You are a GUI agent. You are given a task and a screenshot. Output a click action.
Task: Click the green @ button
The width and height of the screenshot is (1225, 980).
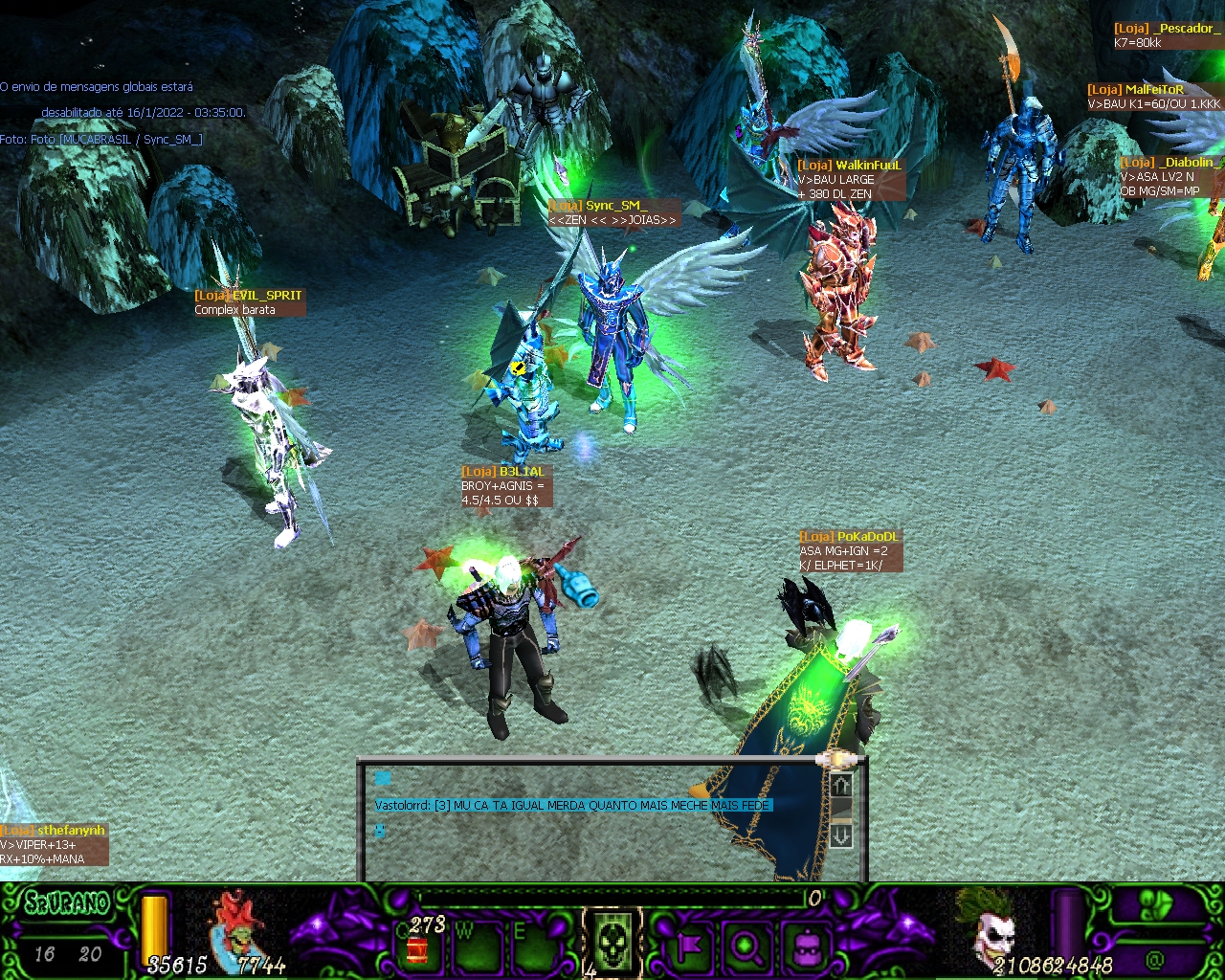tap(1154, 958)
